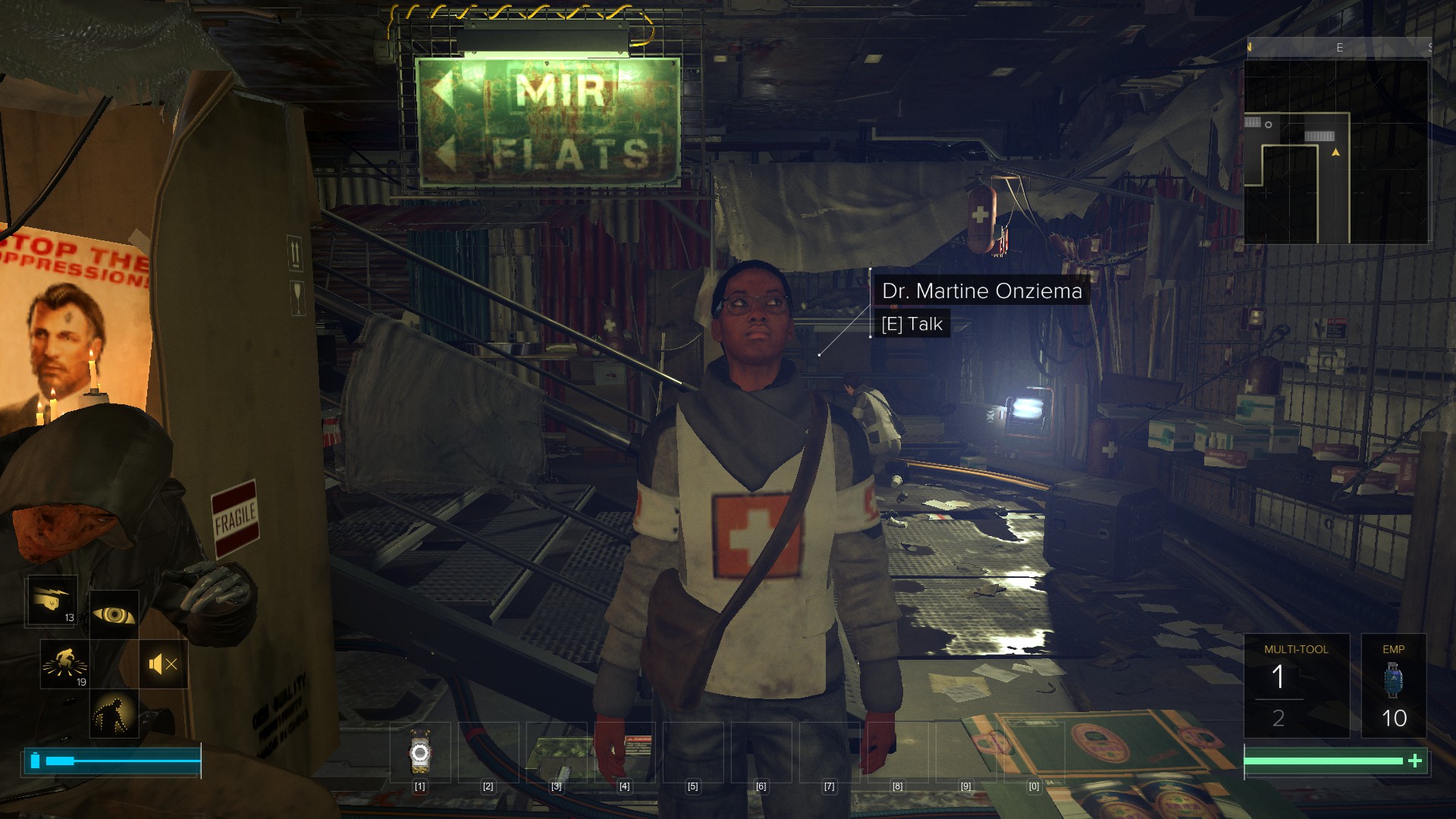The height and width of the screenshot is (819, 1456).
Task: Toggle the muted speaker silent-movement icon
Action: click(x=163, y=664)
